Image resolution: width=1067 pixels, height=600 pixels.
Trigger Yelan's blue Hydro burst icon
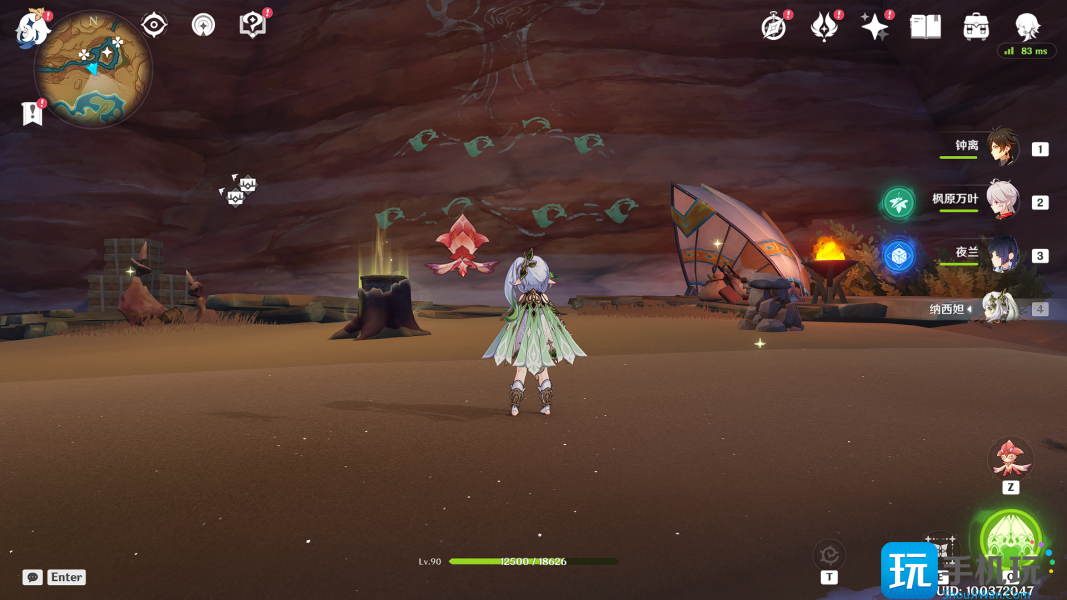click(x=898, y=255)
